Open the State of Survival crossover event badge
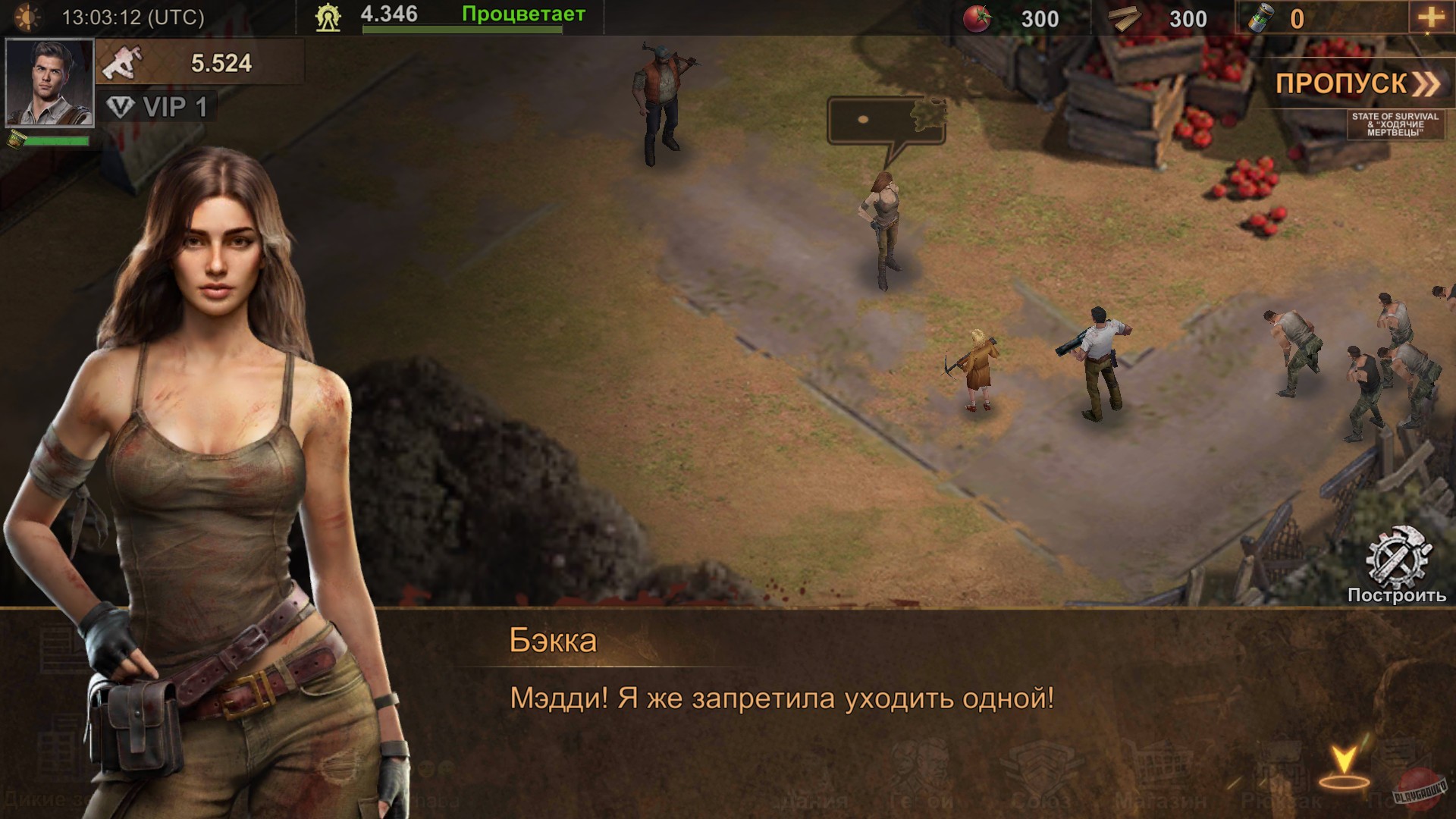The width and height of the screenshot is (1456, 819). point(1395,124)
